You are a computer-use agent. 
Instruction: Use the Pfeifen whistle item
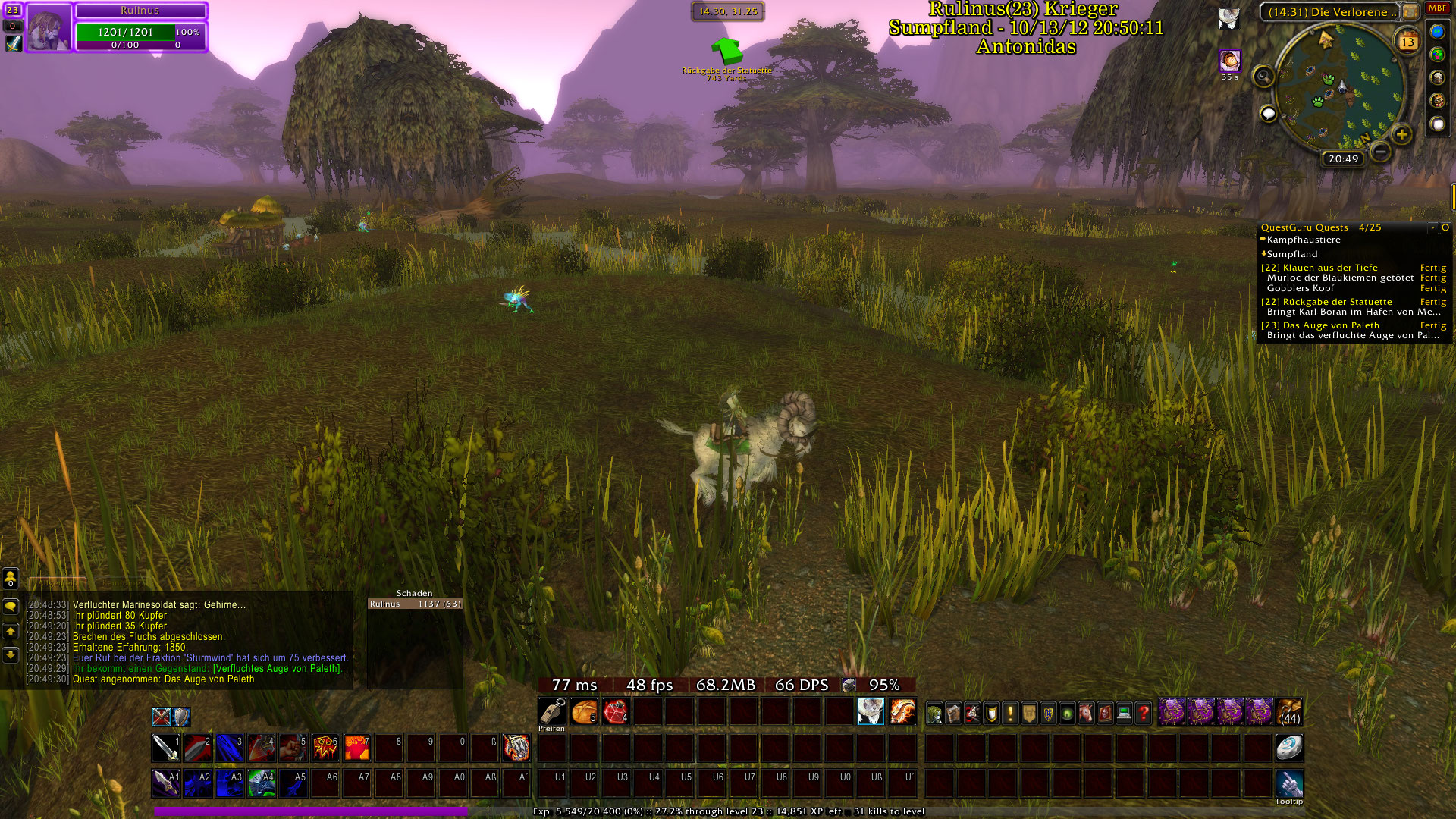click(x=552, y=713)
